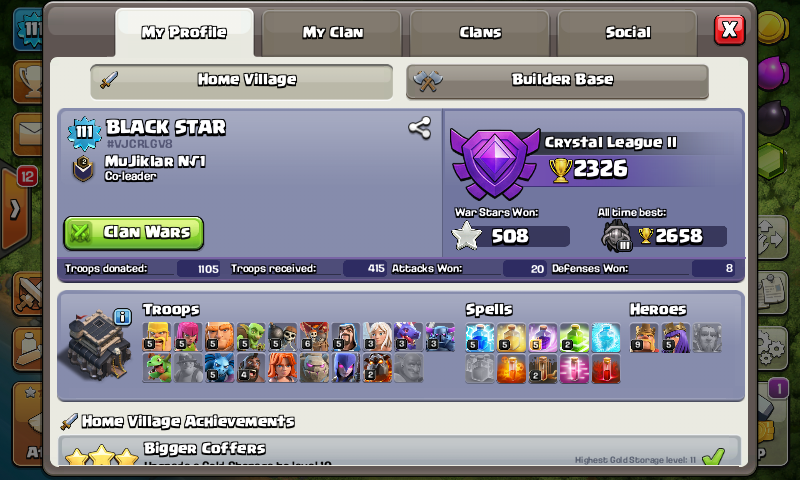This screenshot has width=800, height=480.
Task: Select the Barbarian King hero icon
Action: point(645,337)
